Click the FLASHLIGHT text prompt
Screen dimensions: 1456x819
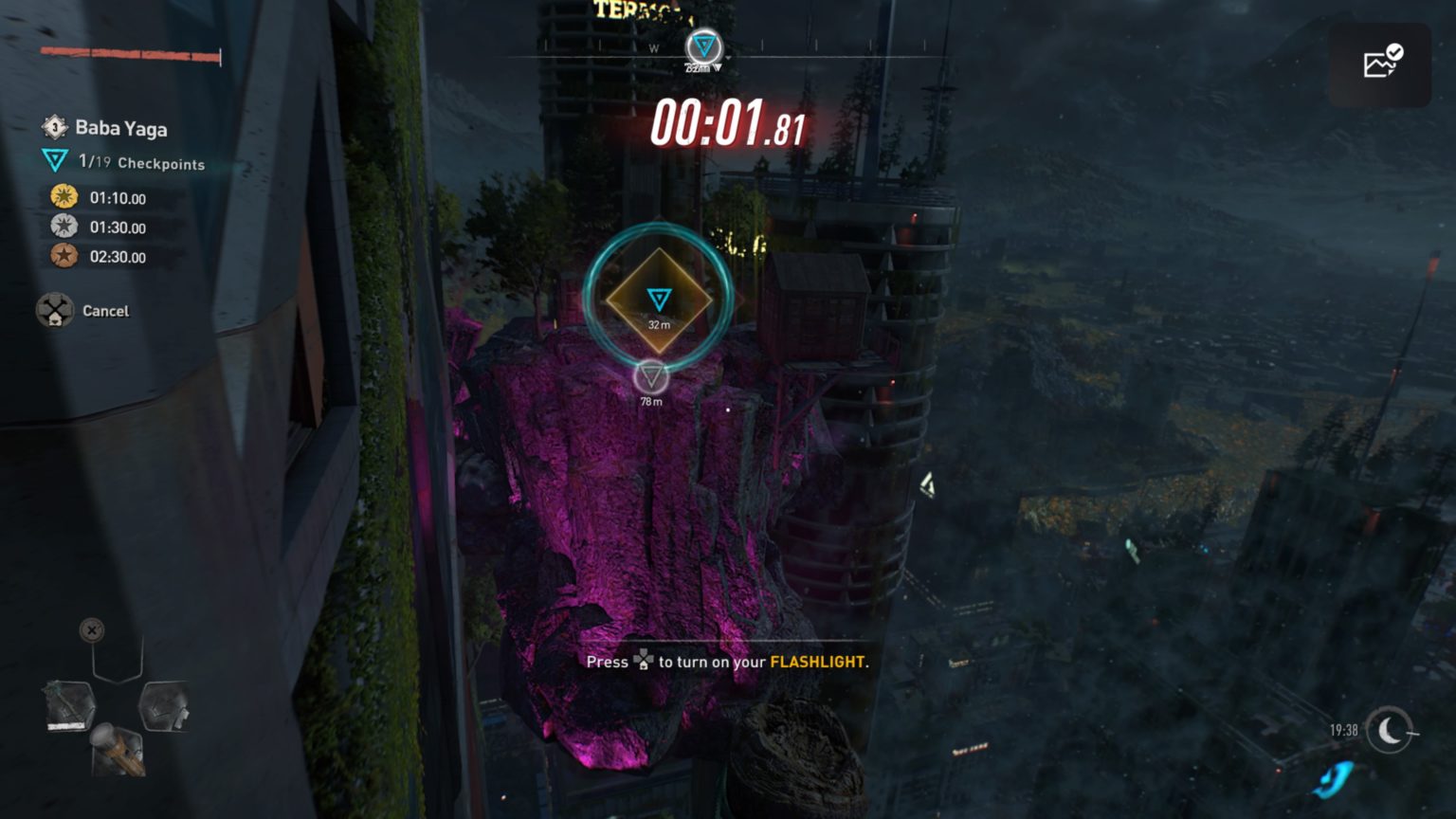pos(819,663)
